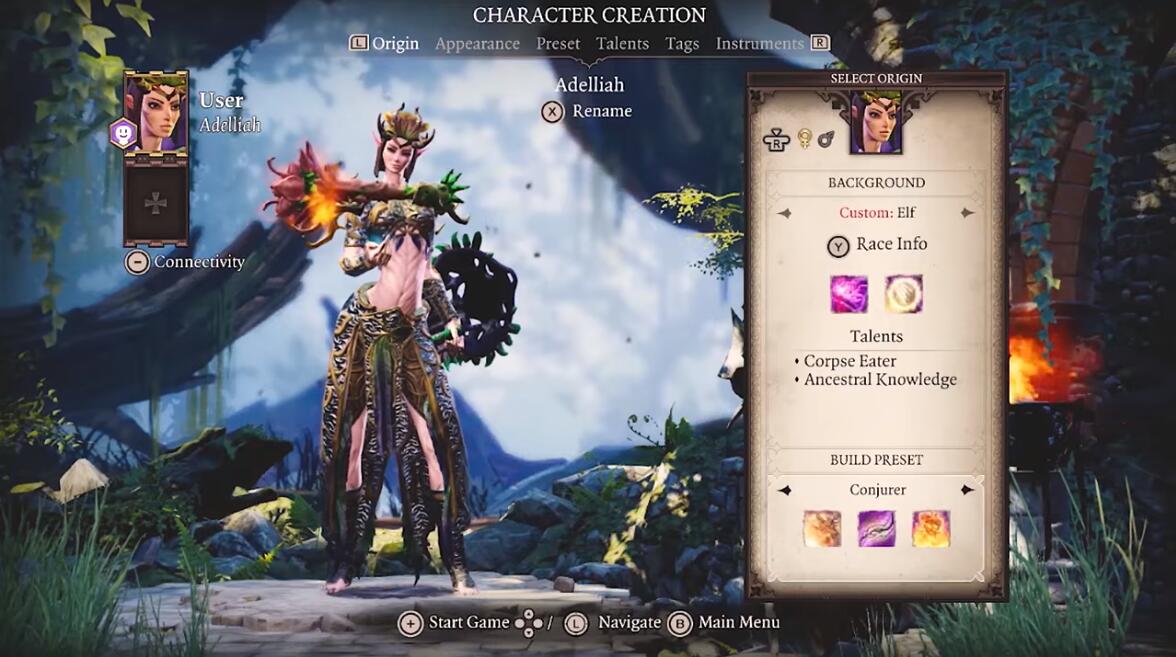Viewport: 1176px width, 657px height.
Task: Click the origin portrait in Select Origin panel
Action: [x=876, y=123]
